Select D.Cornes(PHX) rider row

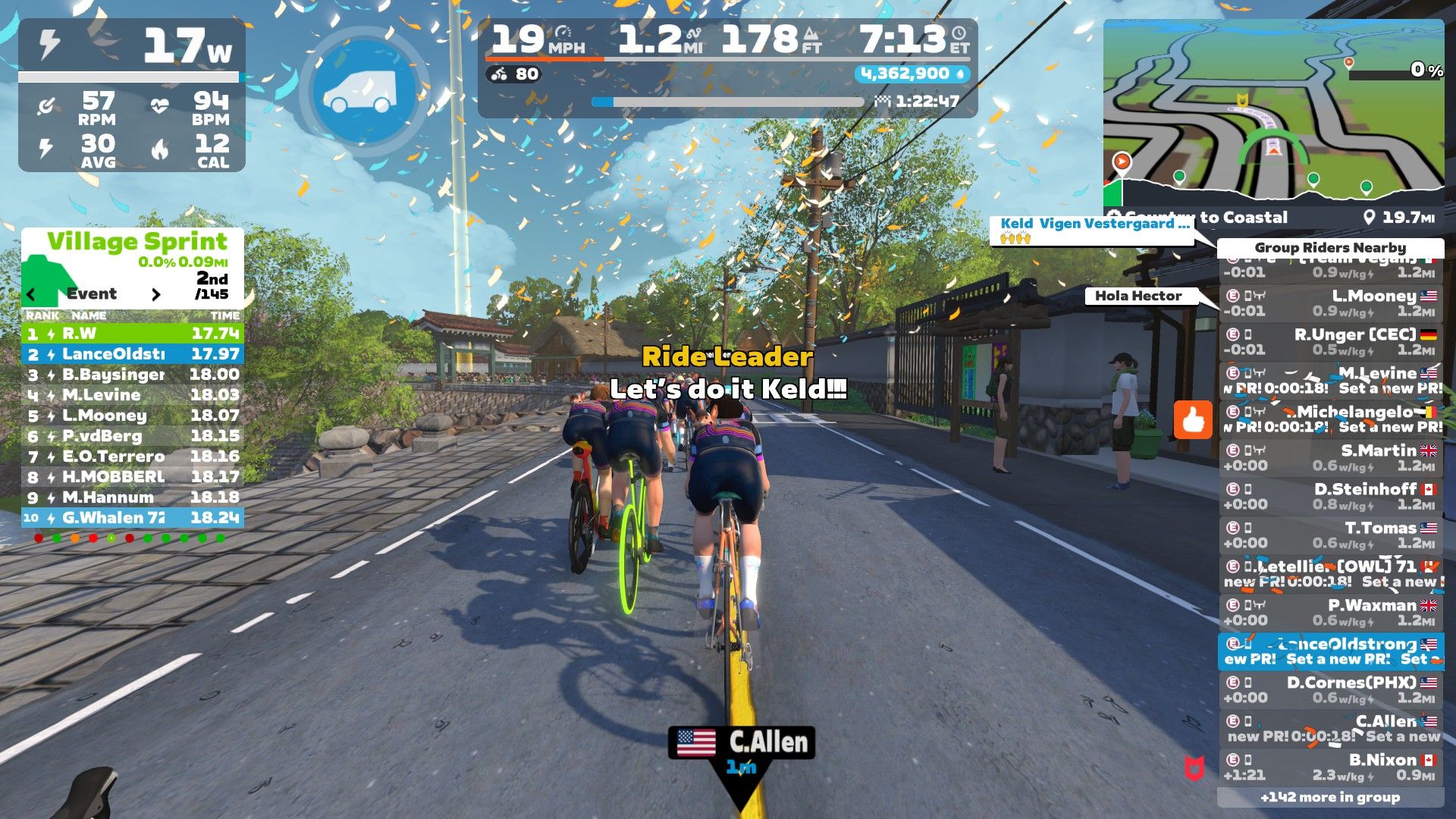point(1331,690)
